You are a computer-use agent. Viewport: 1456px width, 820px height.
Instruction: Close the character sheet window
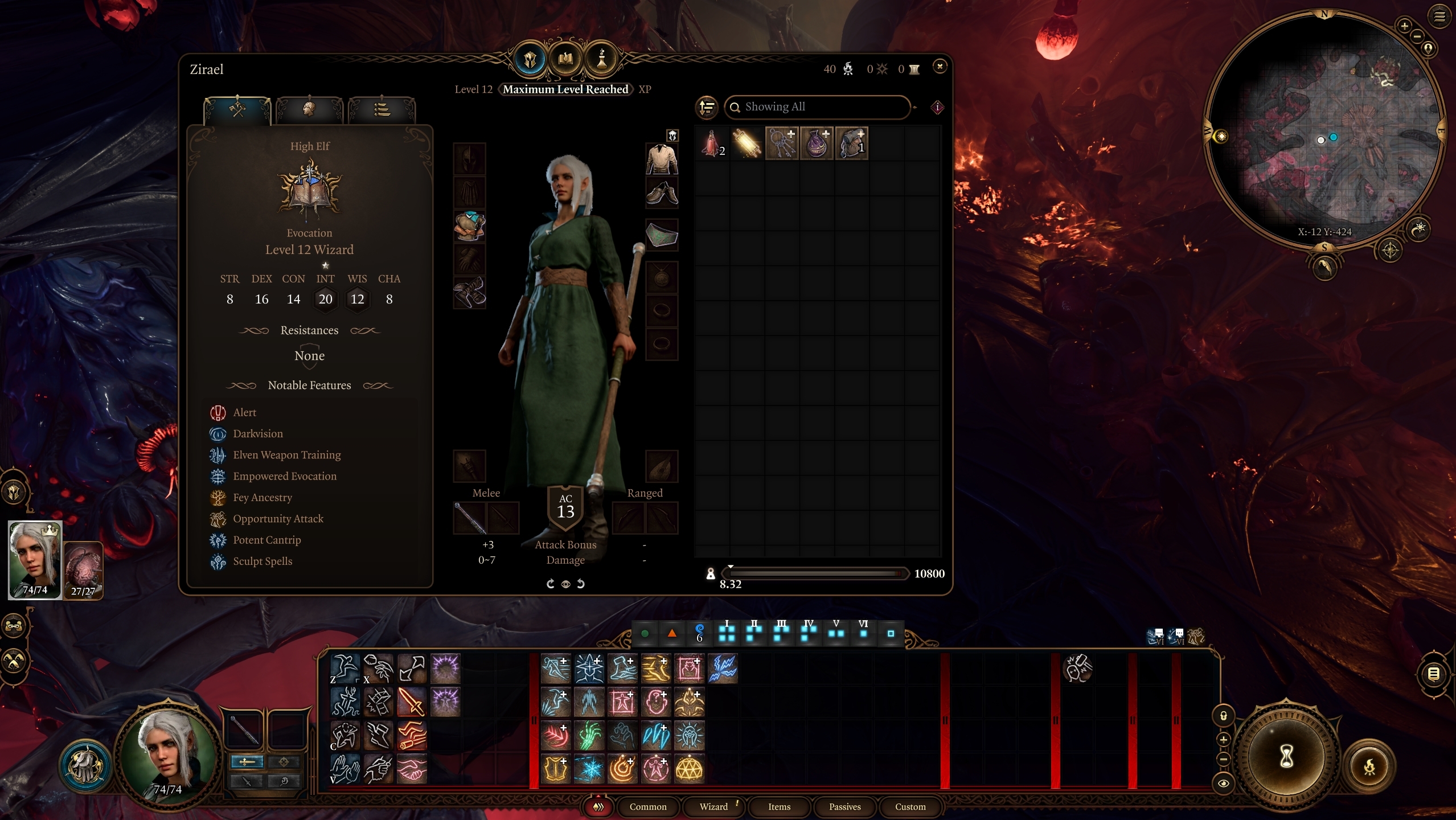click(x=940, y=67)
